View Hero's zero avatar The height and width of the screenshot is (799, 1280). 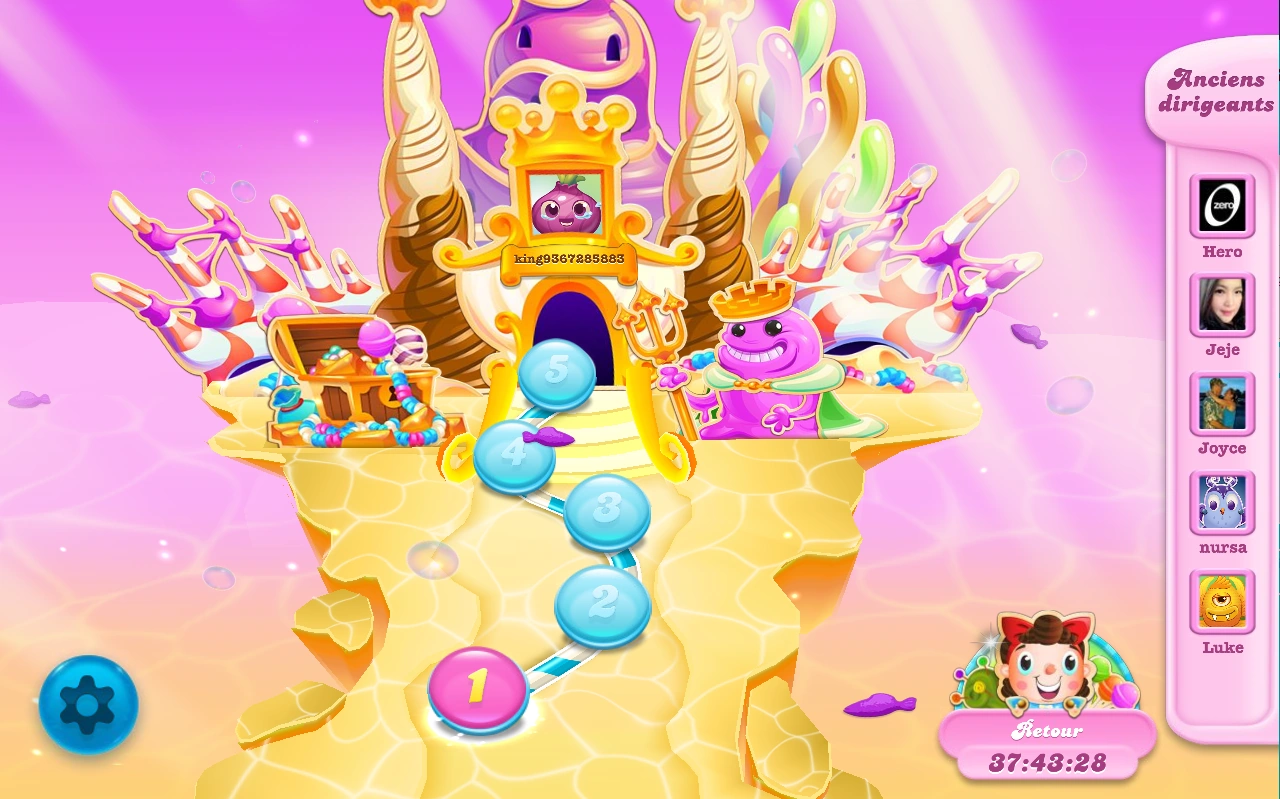coord(1222,206)
